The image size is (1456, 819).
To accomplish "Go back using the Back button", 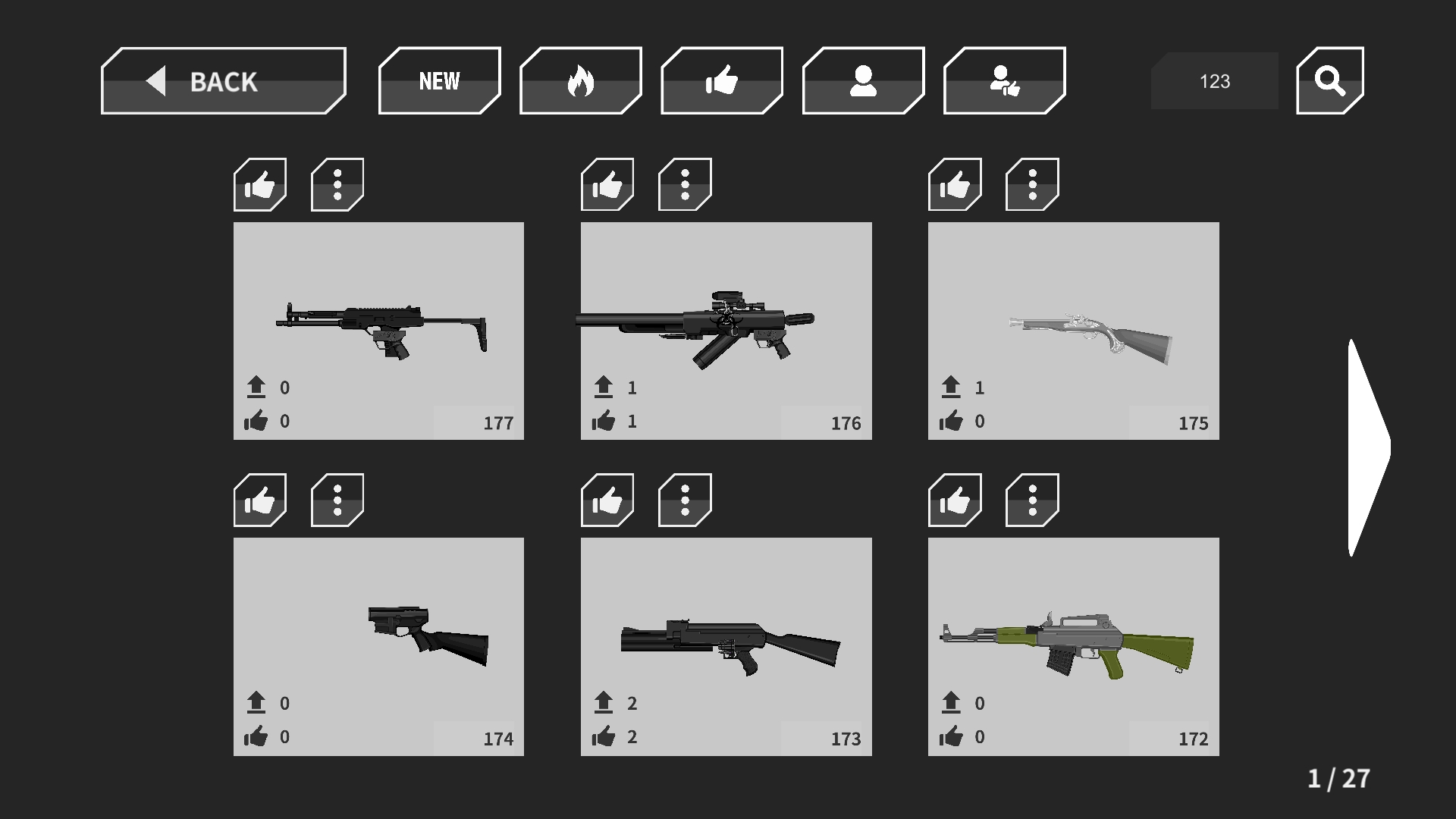I will (222, 81).
